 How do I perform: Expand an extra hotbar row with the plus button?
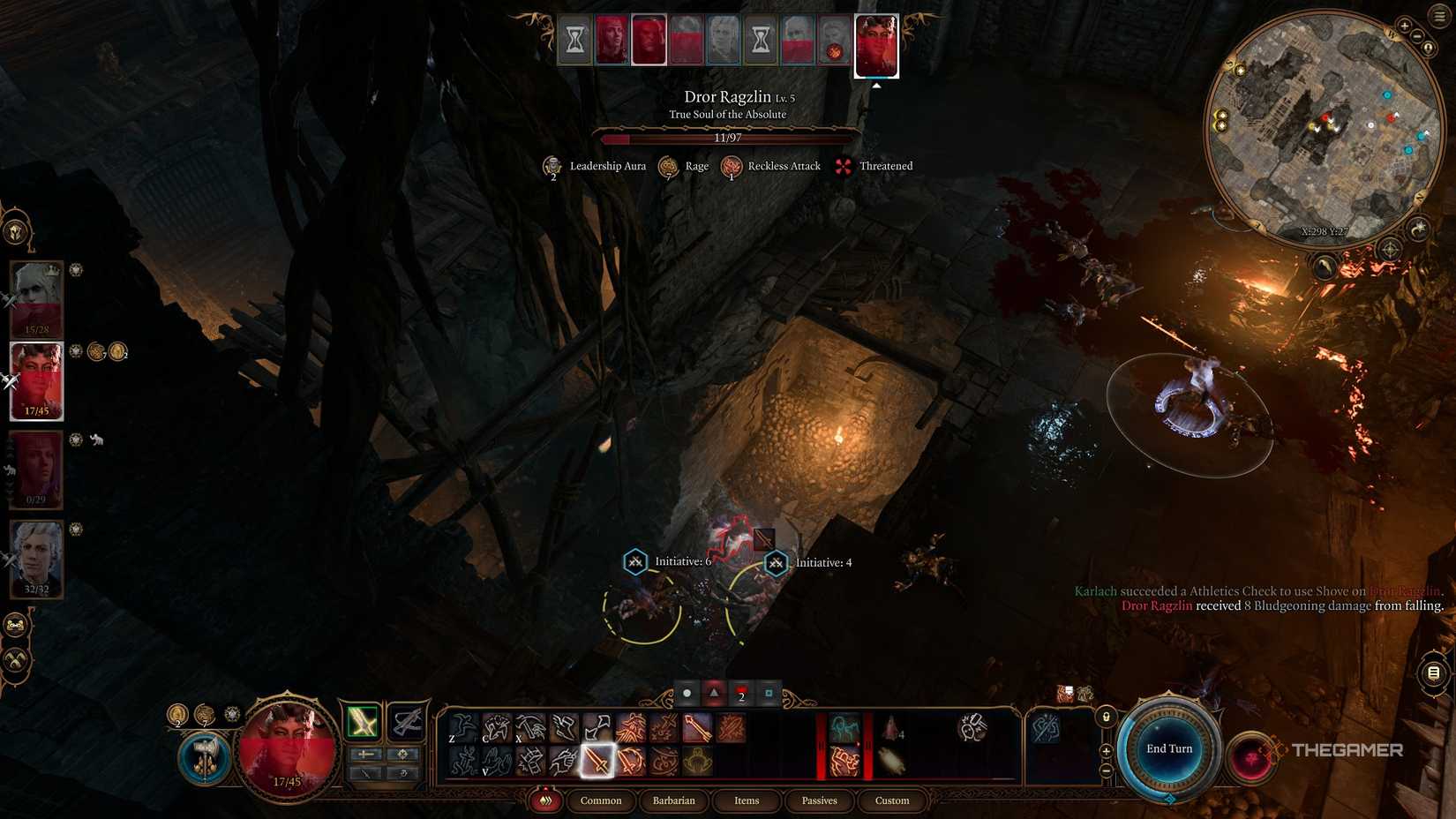pos(1107,751)
